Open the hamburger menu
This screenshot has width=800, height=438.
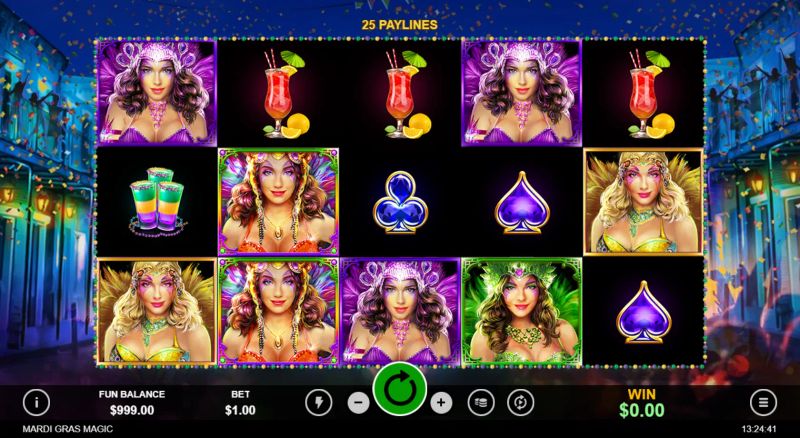(763, 402)
